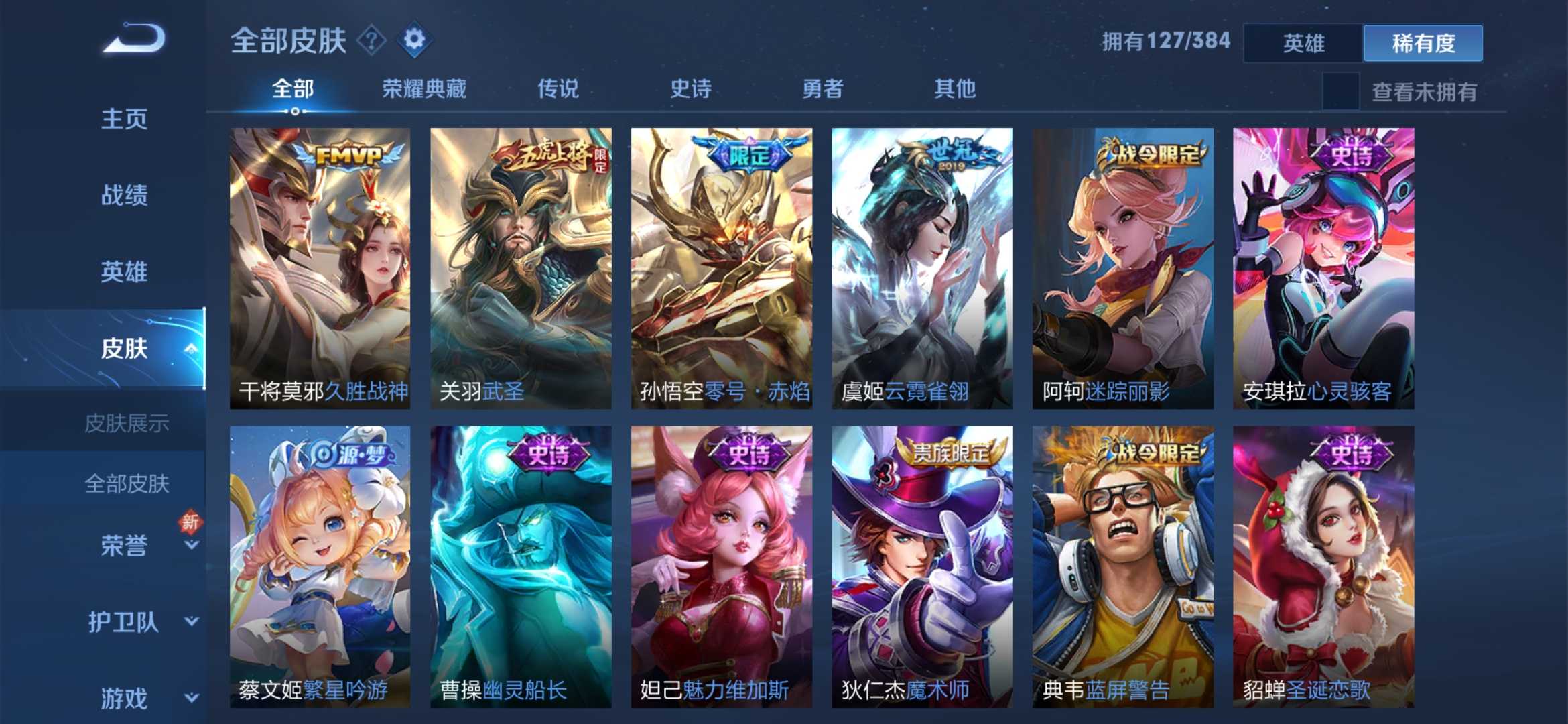Image resolution: width=1568 pixels, height=724 pixels.
Task: View the 其他 skins tab
Action: coord(957,88)
